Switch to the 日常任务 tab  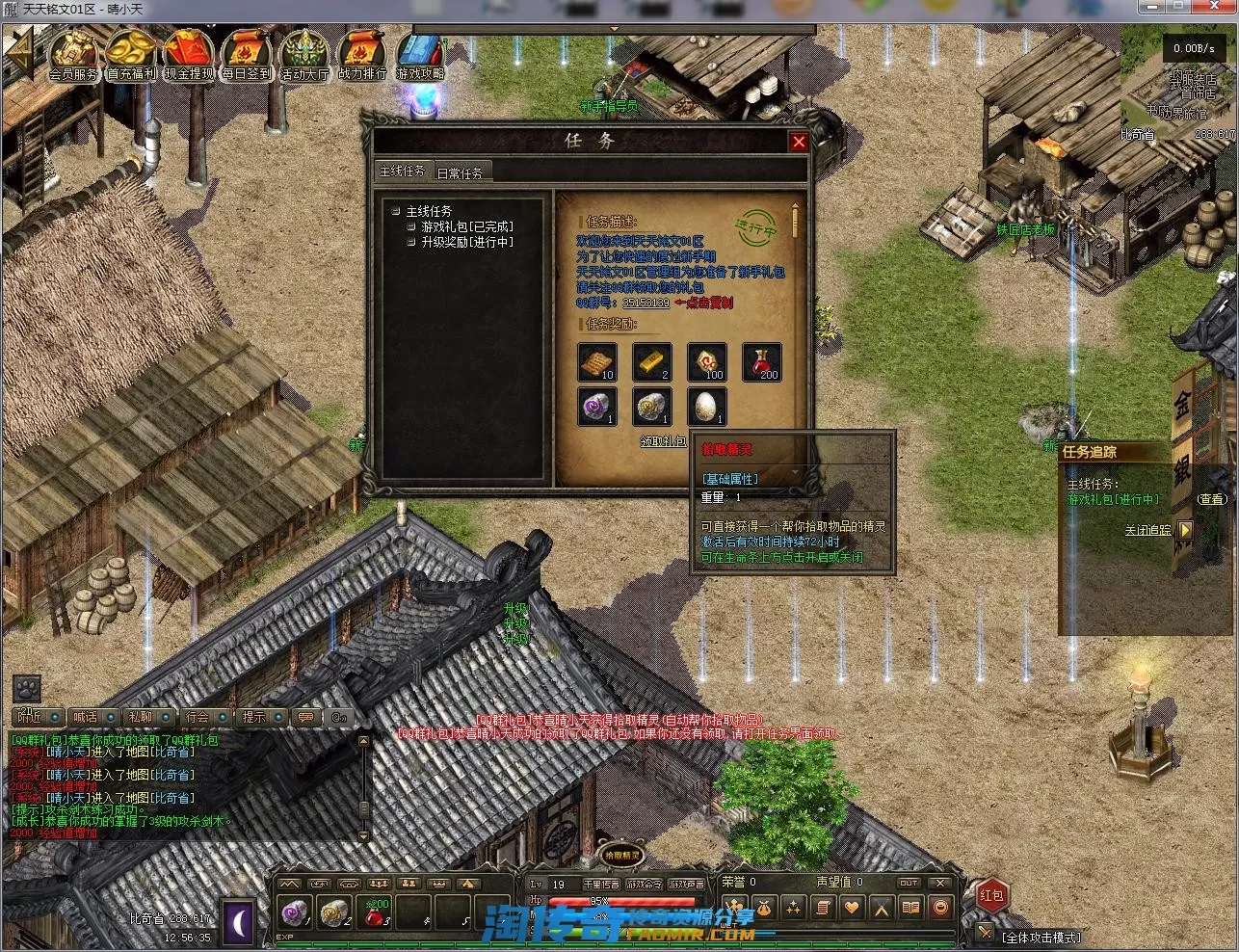click(460, 172)
